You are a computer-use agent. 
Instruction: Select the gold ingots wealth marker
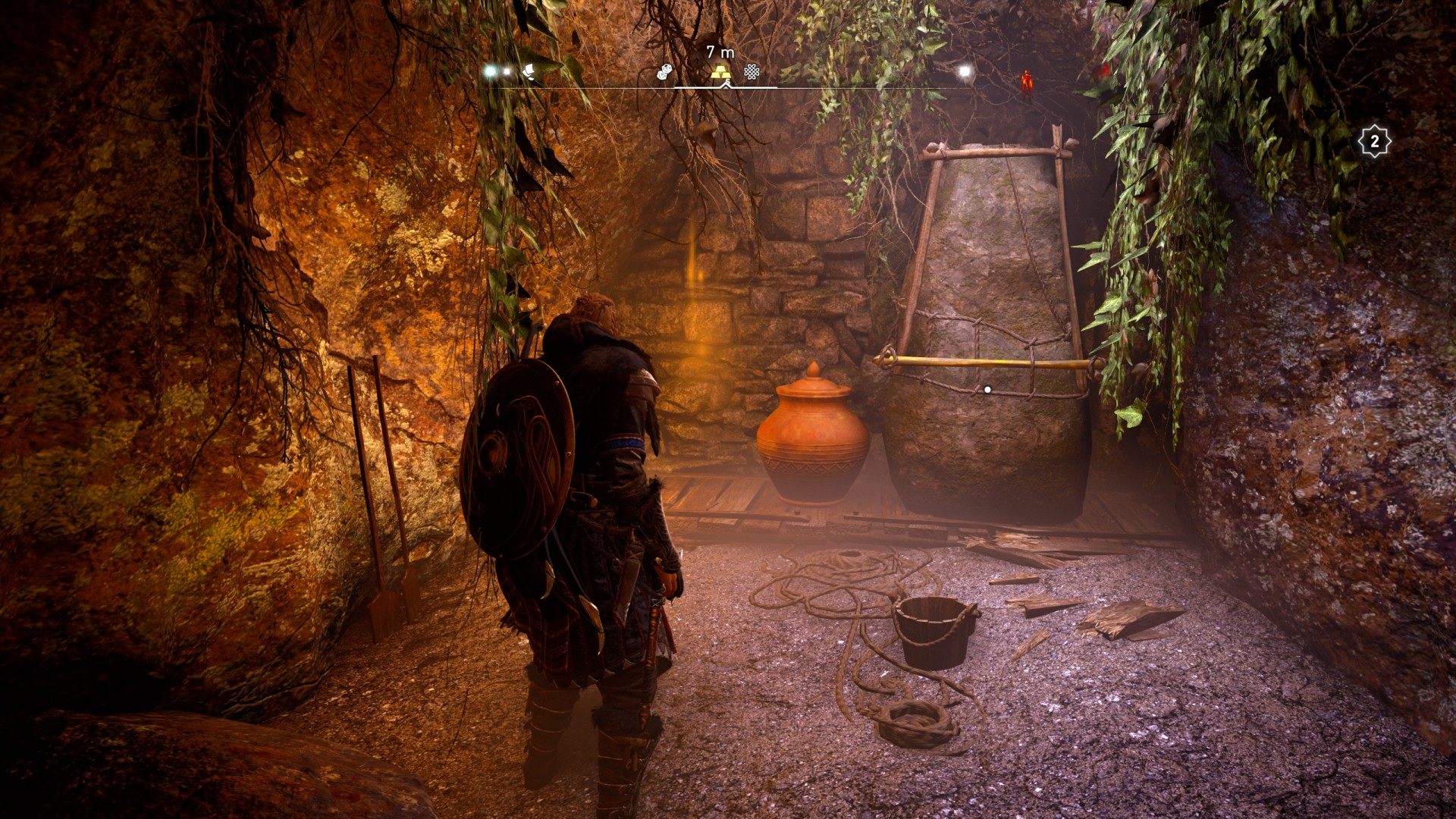coord(720,72)
